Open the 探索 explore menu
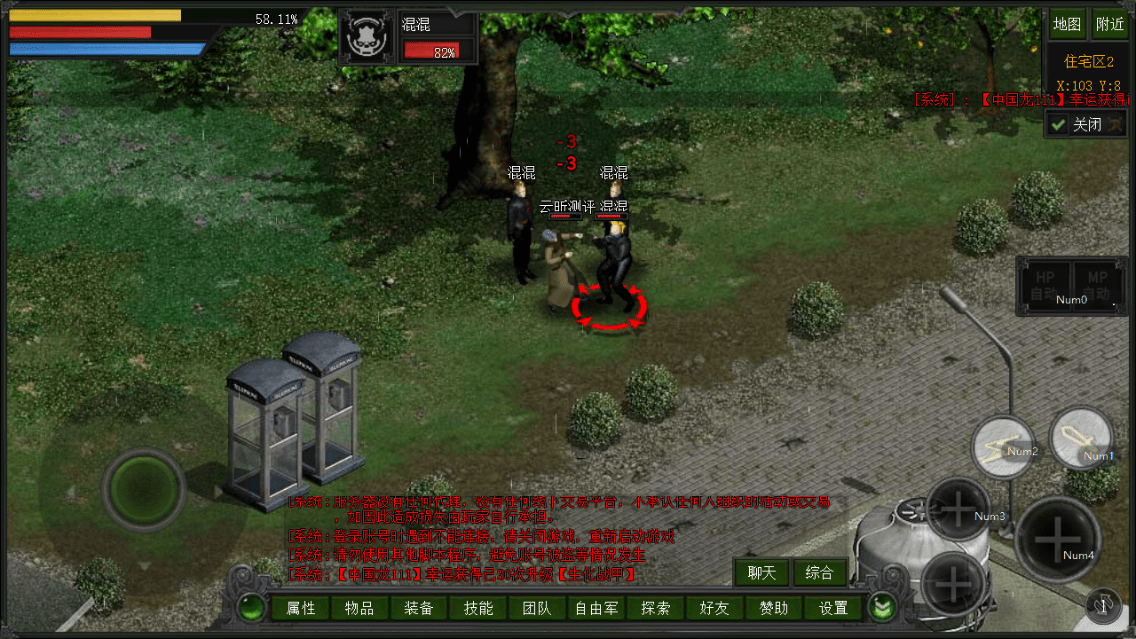Viewport: 1136px width, 639px height. [656, 608]
